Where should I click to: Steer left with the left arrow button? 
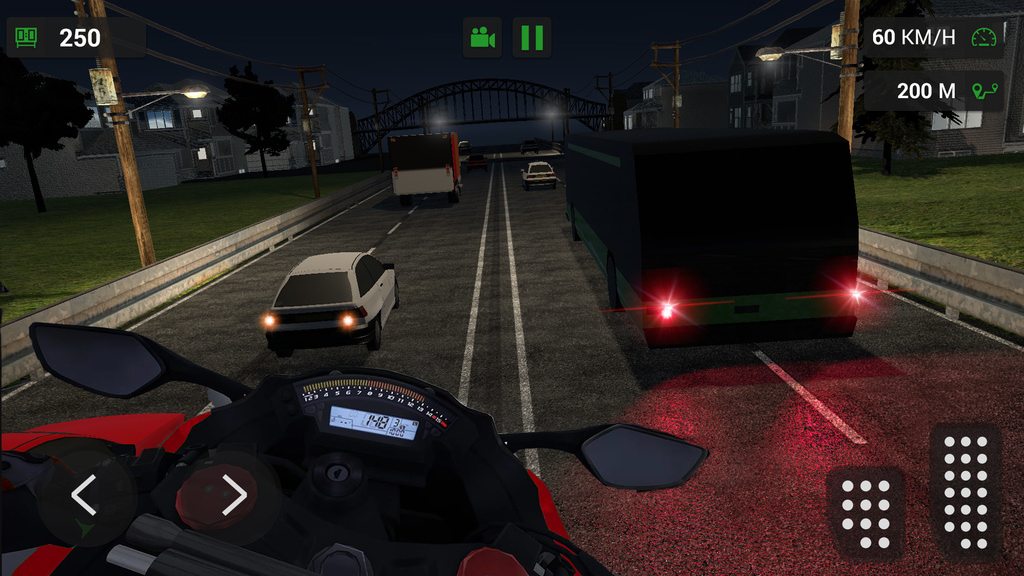[85, 495]
